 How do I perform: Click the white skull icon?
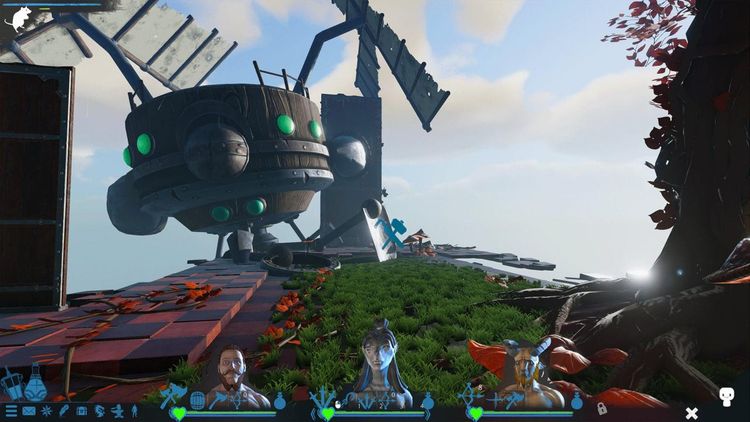(x=726, y=398)
